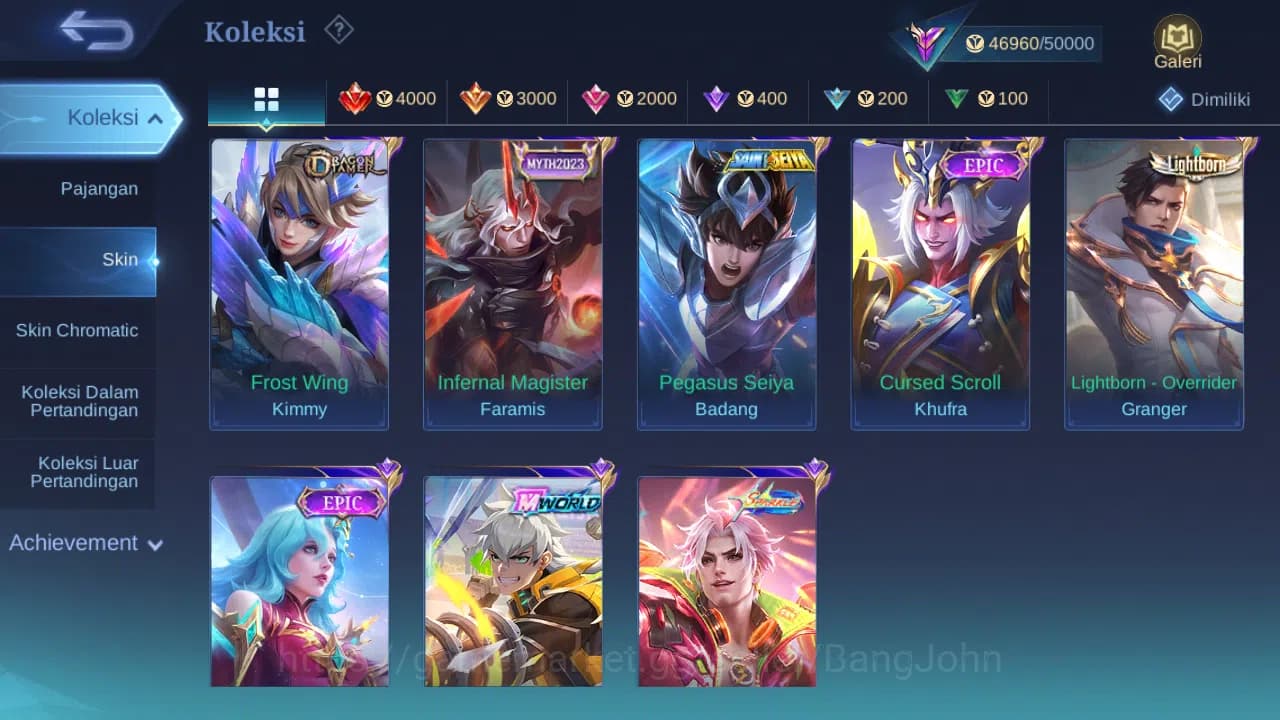Viewport: 1280px width, 720px height.
Task: Open the question mark help icon beside Koleksi
Action: [338, 30]
